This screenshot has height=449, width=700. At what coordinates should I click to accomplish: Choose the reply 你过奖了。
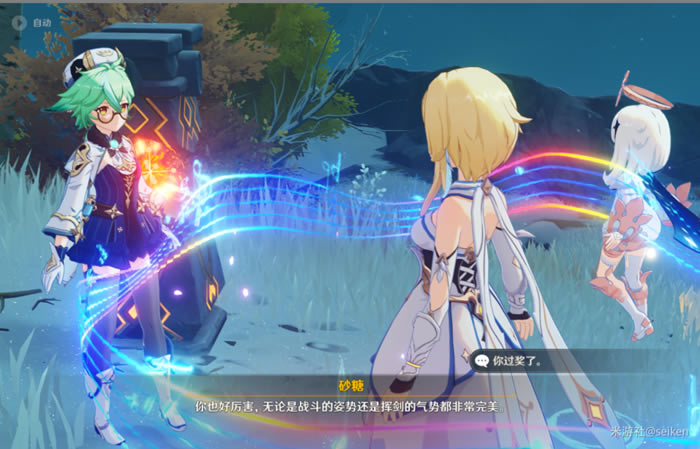(x=520, y=360)
